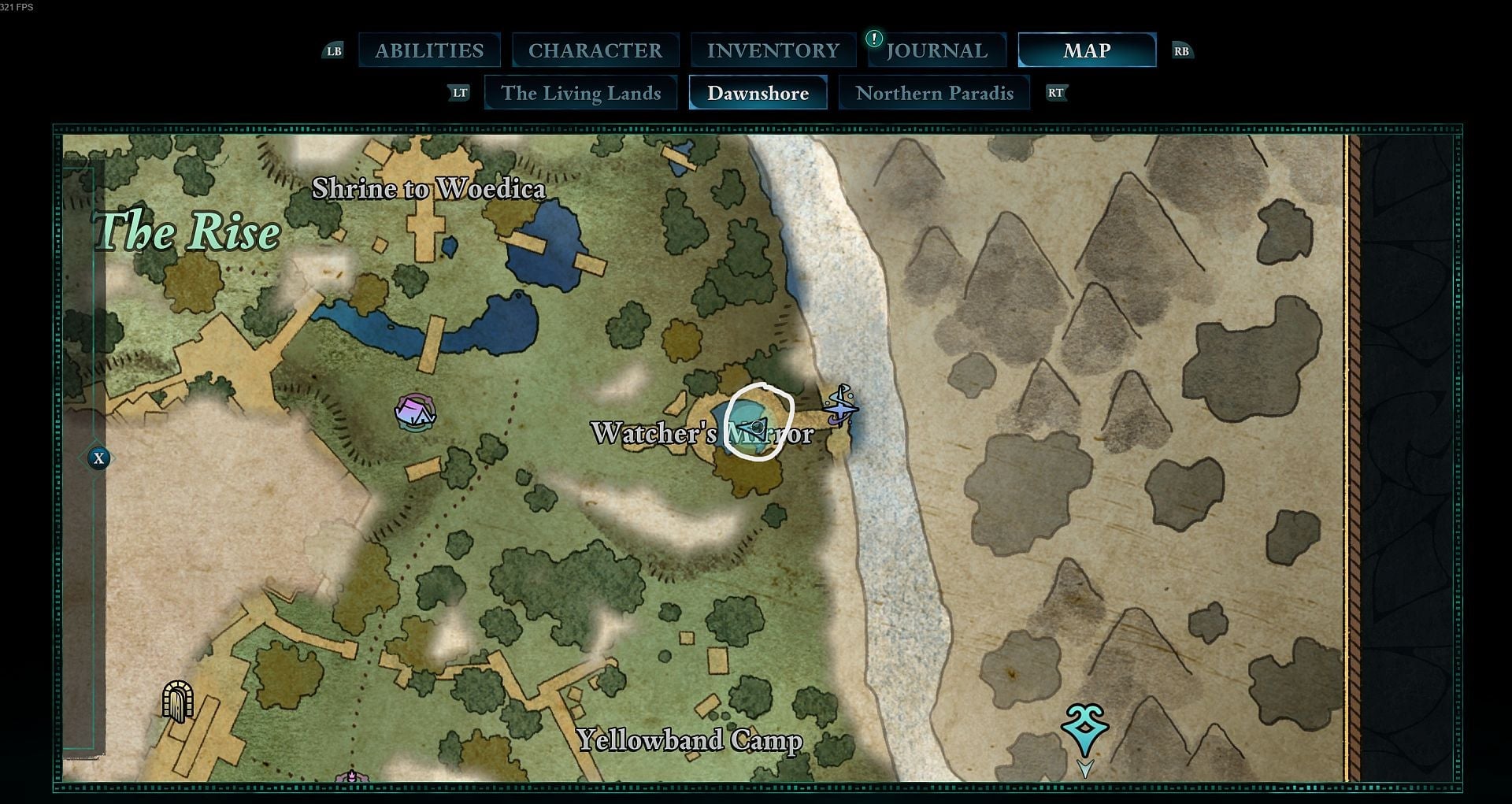Select the Dawnshore map tab

pyautogui.click(x=758, y=93)
